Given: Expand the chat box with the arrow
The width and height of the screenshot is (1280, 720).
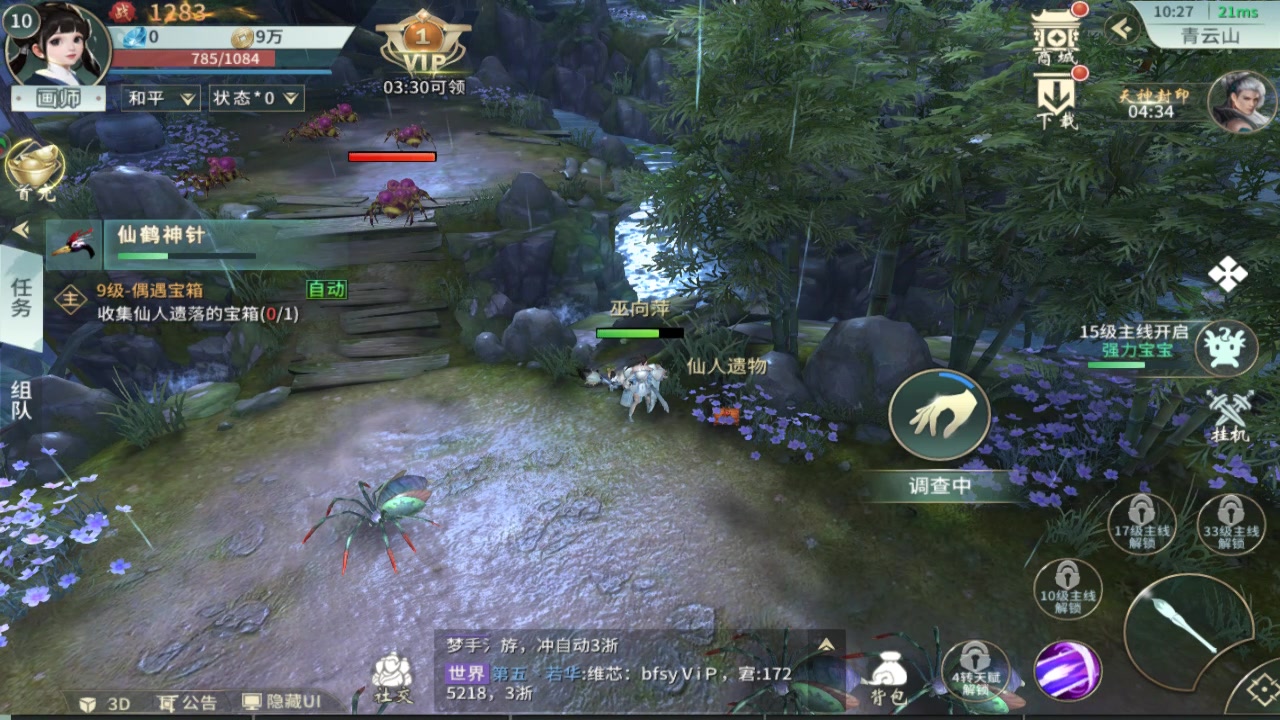Looking at the screenshot, I should (x=826, y=646).
